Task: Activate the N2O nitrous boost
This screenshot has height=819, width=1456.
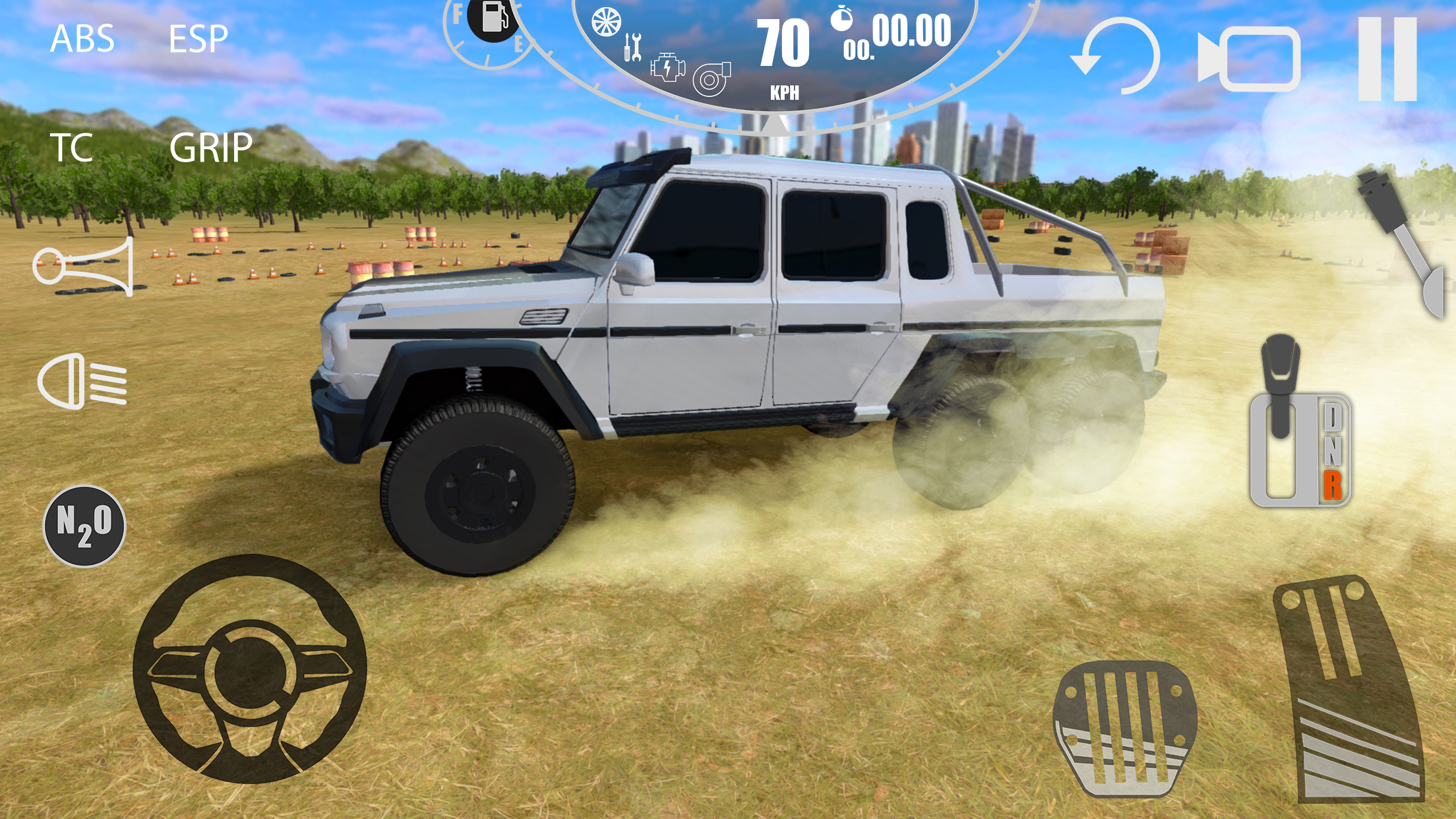Action: [x=84, y=526]
